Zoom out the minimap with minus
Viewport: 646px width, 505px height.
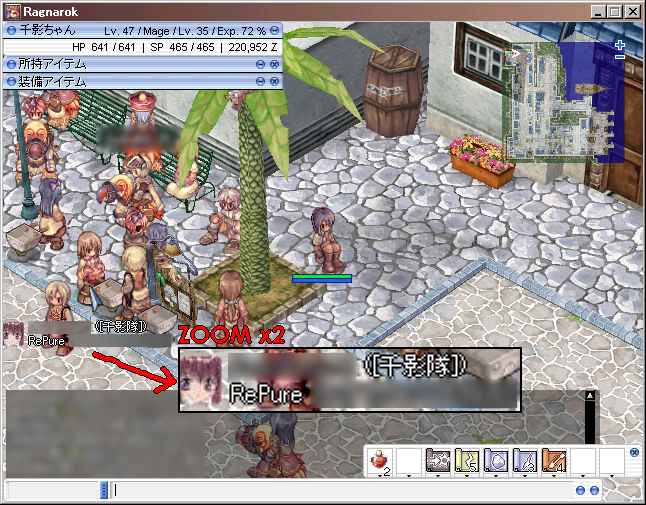tap(620, 57)
